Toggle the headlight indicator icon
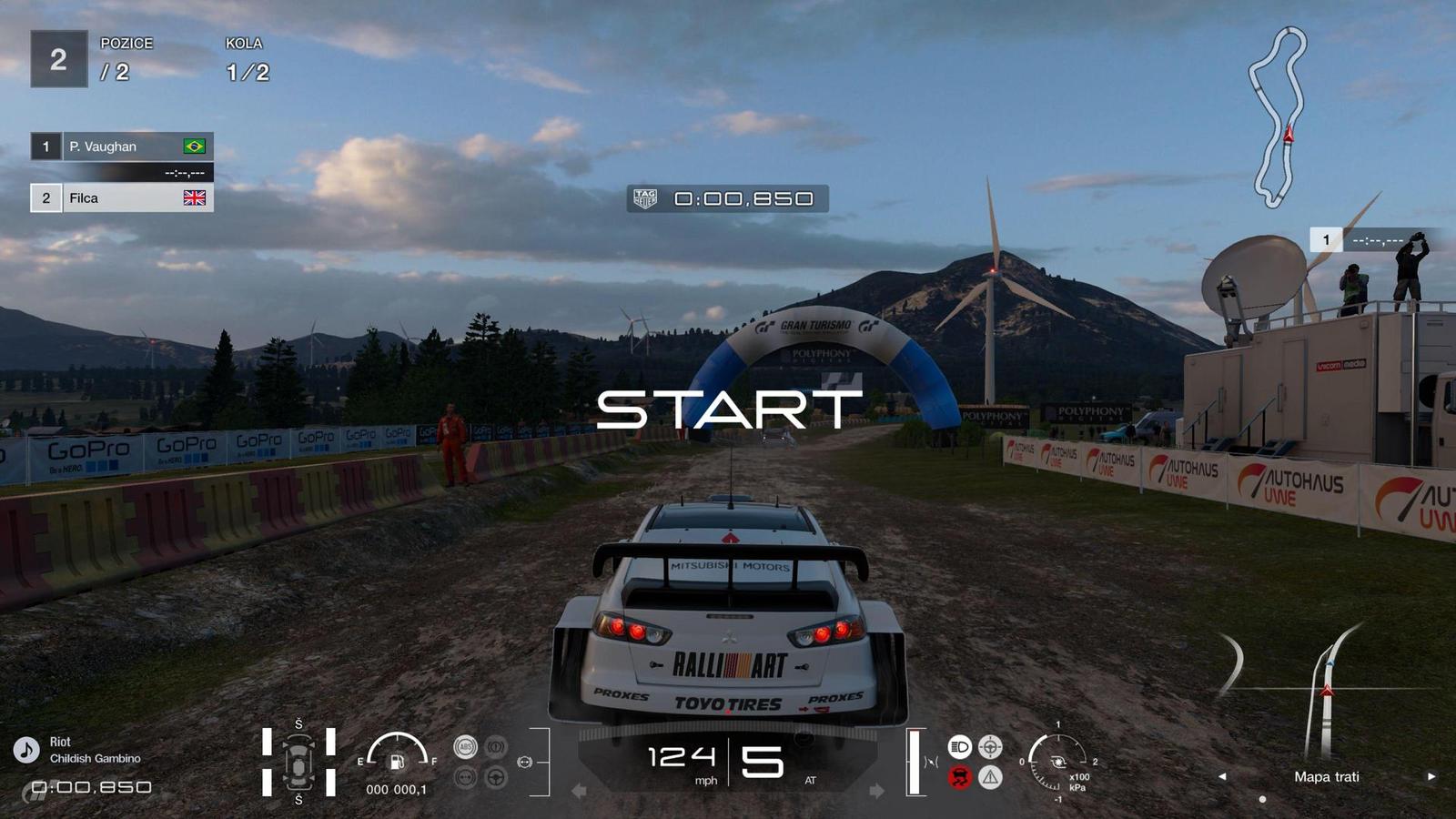The width and height of the screenshot is (1456, 819). (959, 747)
